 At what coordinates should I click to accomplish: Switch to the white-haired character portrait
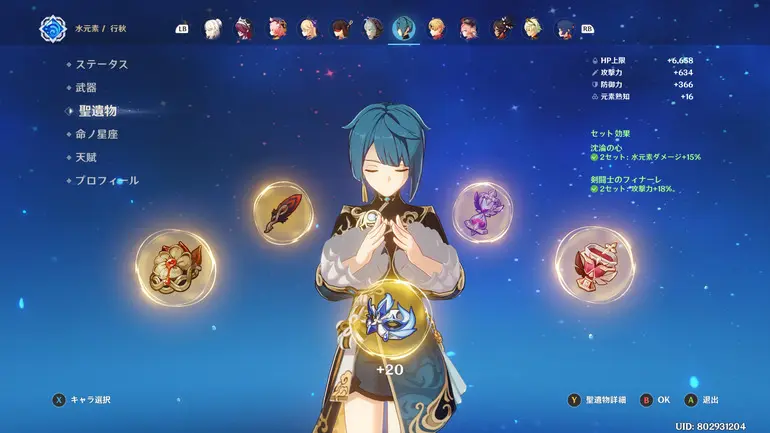point(213,29)
